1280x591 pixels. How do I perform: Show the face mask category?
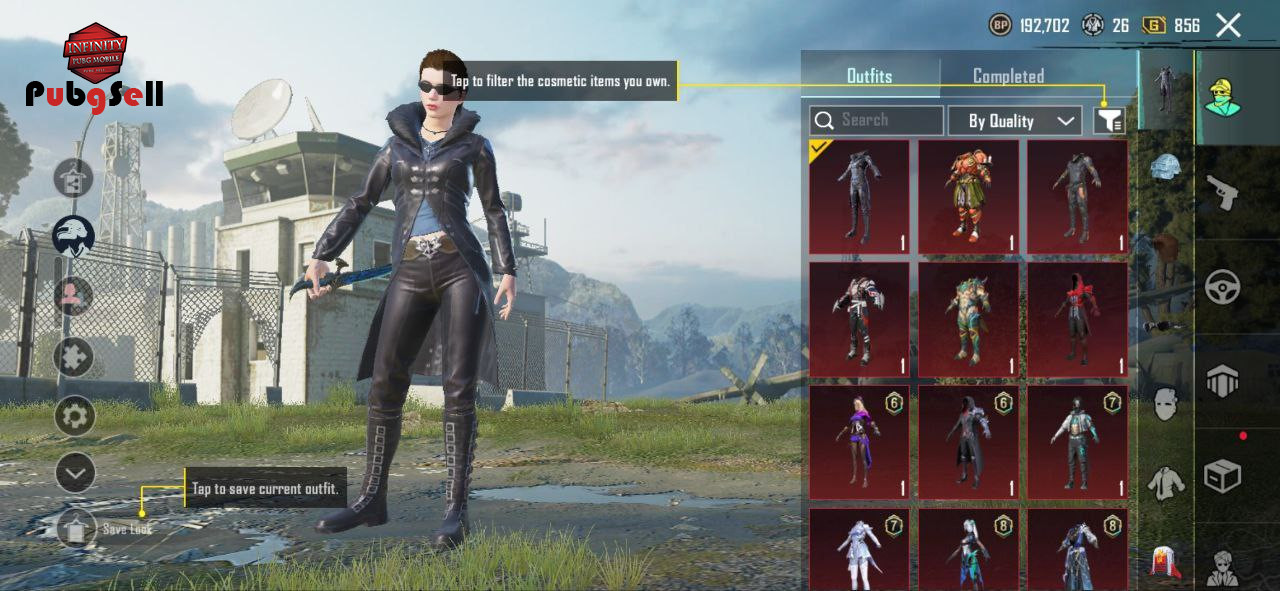1164,405
